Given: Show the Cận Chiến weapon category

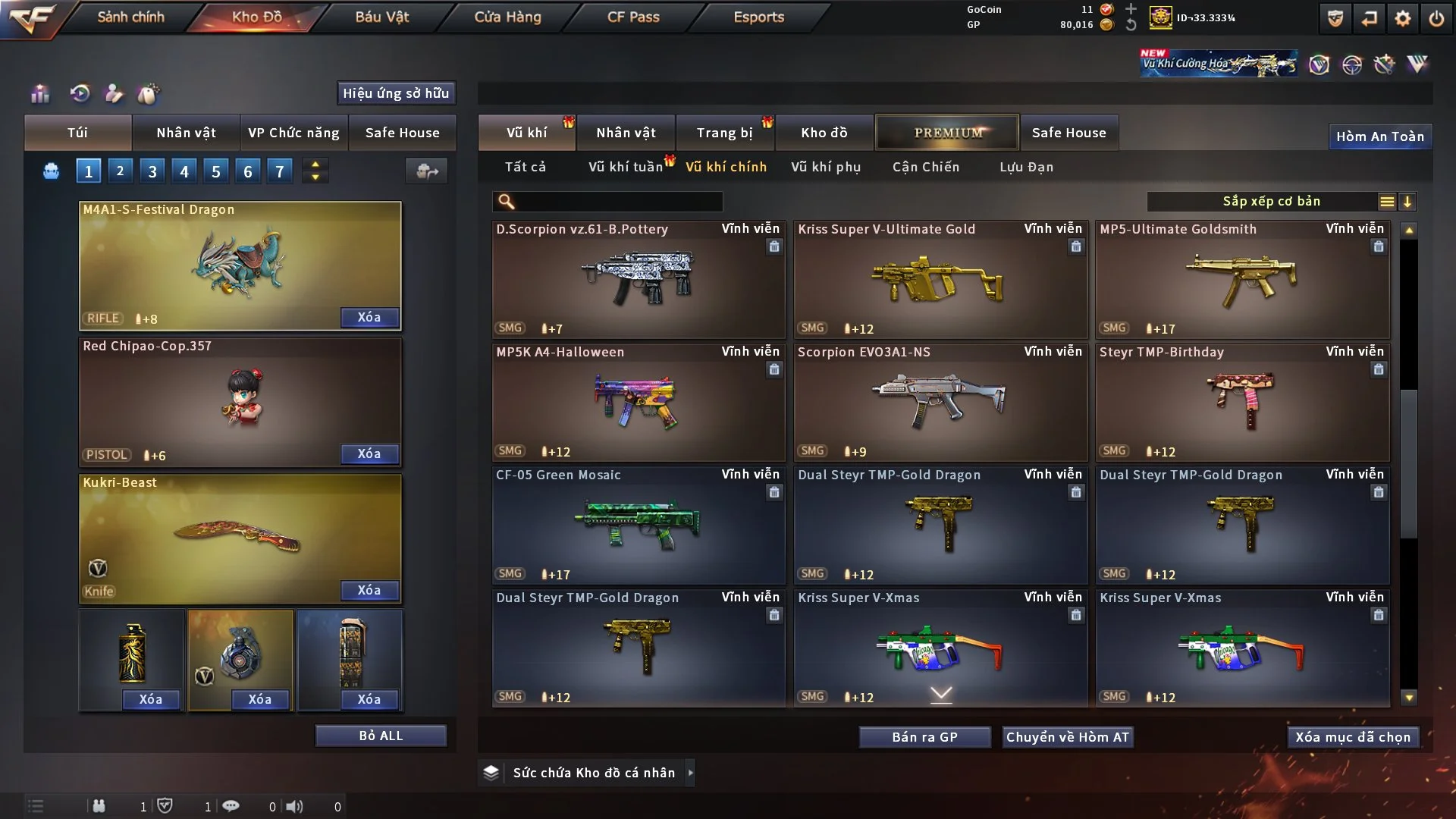Looking at the screenshot, I should (x=925, y=167).
